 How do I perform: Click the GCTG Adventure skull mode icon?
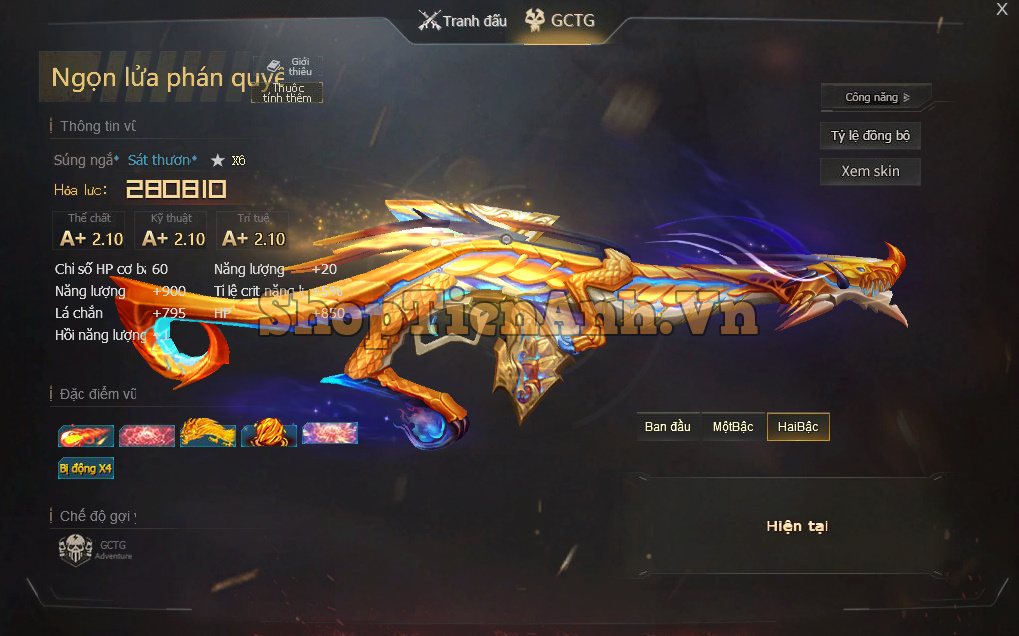pyautogui.click(x=76, y=550)
